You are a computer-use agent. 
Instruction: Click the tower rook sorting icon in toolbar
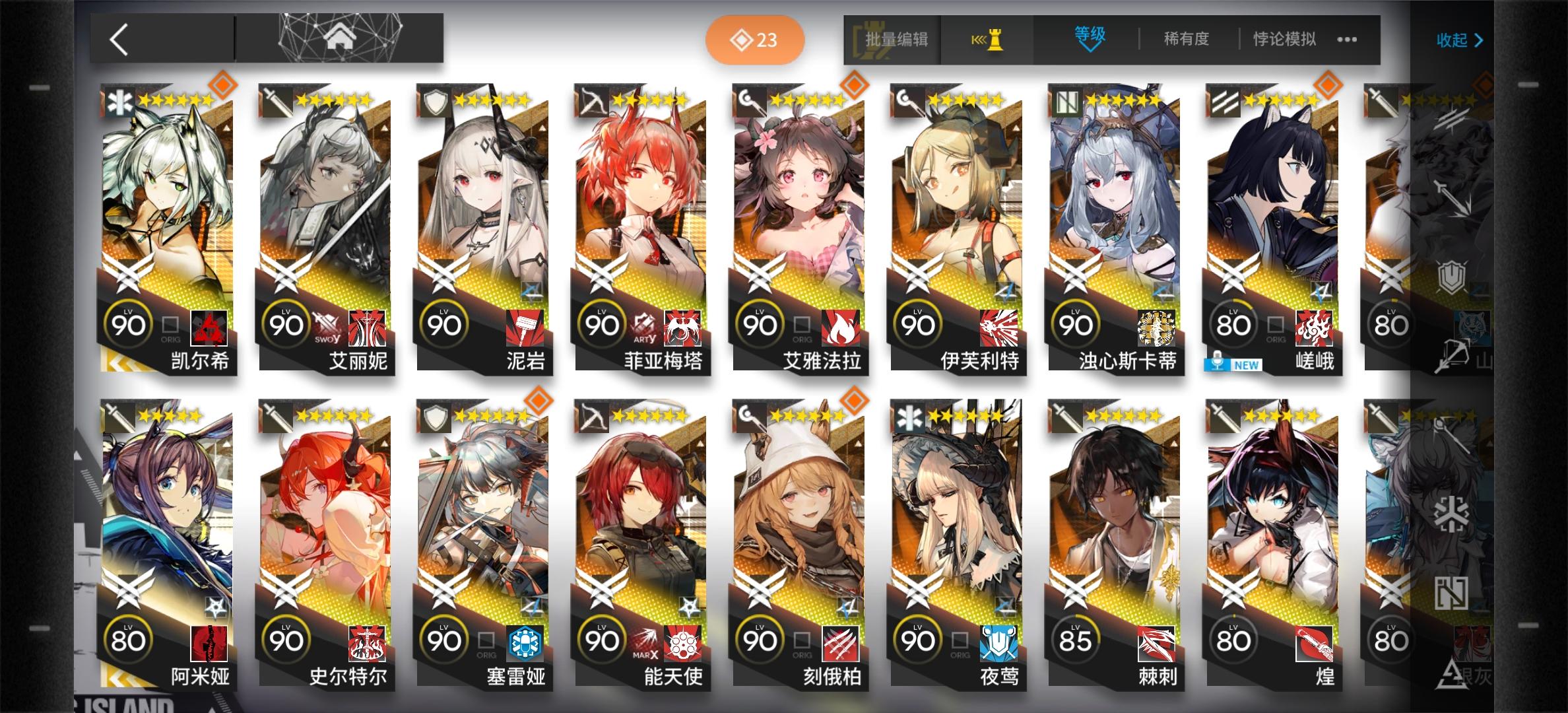pos(986,40)
